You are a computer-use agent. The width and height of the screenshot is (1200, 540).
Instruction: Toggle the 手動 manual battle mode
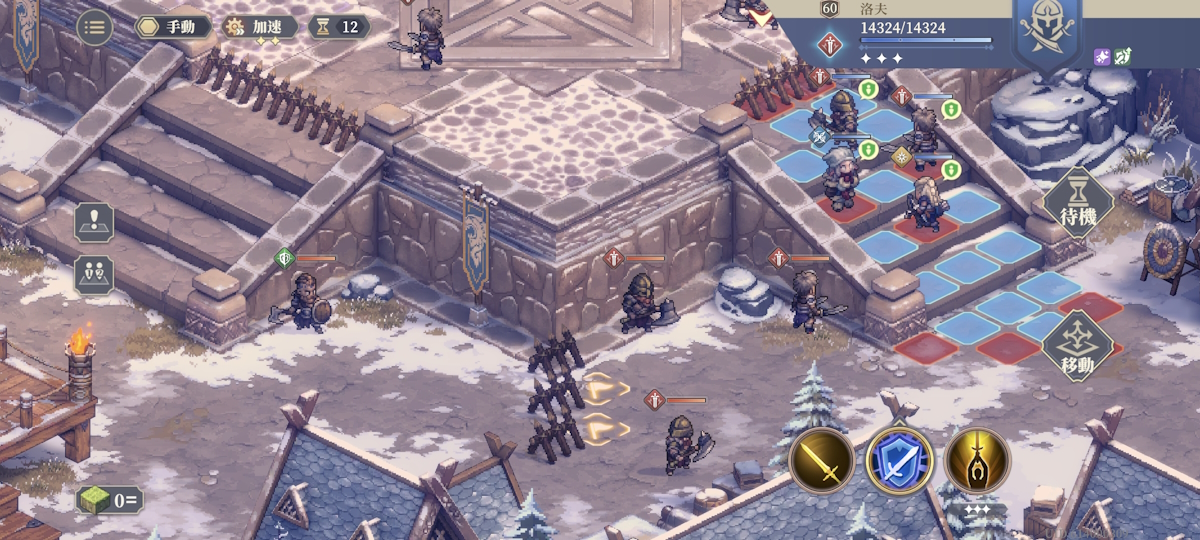[x=174, y=27]
